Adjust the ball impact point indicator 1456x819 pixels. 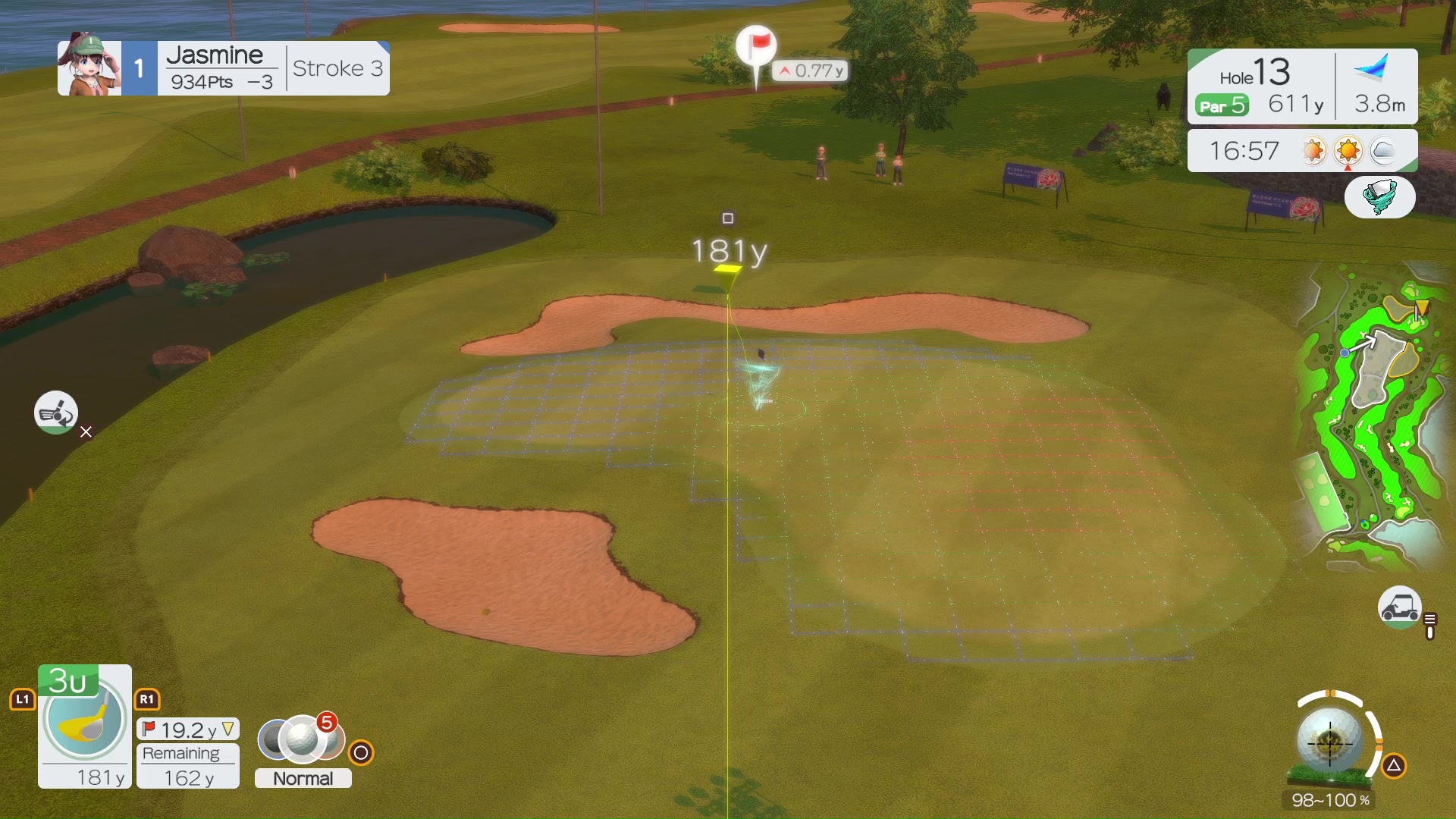[x=1329, y=741]
